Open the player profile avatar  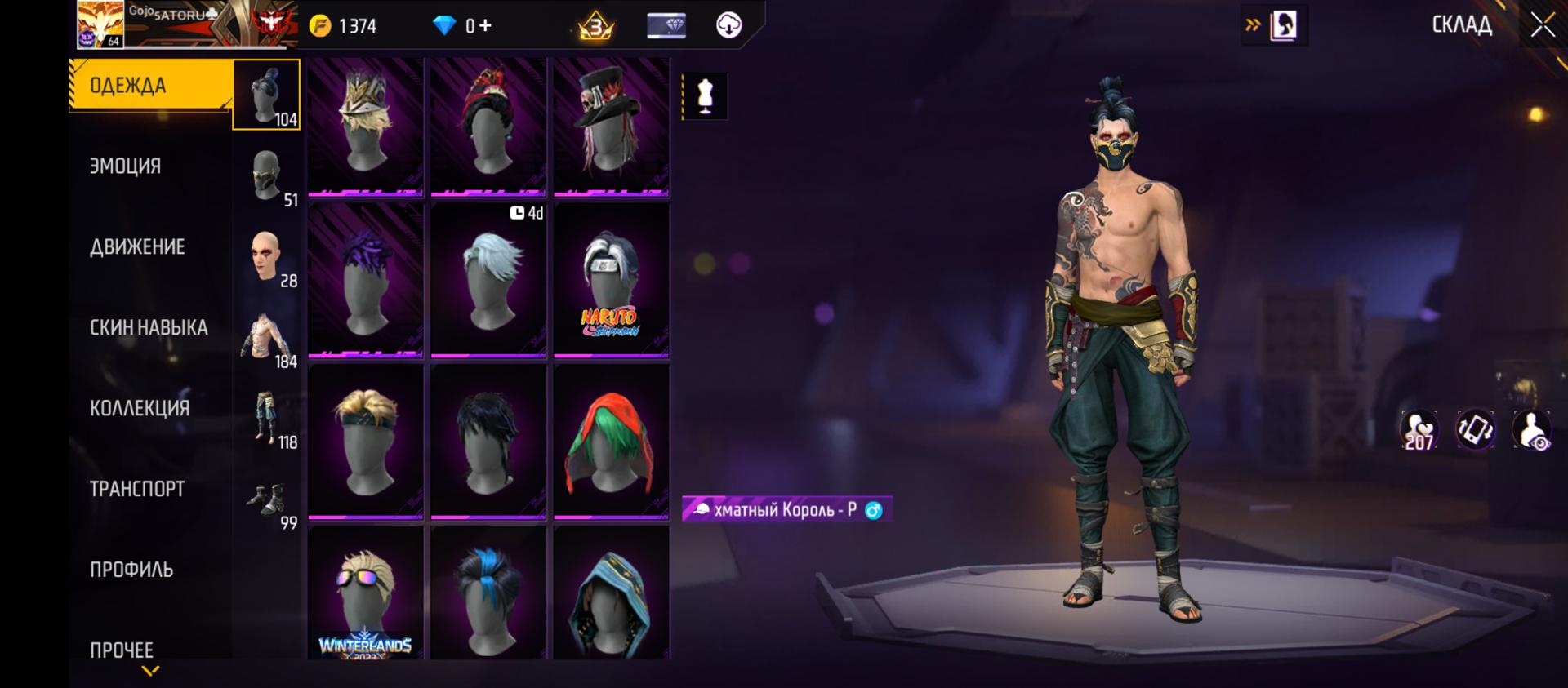coord(100,24)
